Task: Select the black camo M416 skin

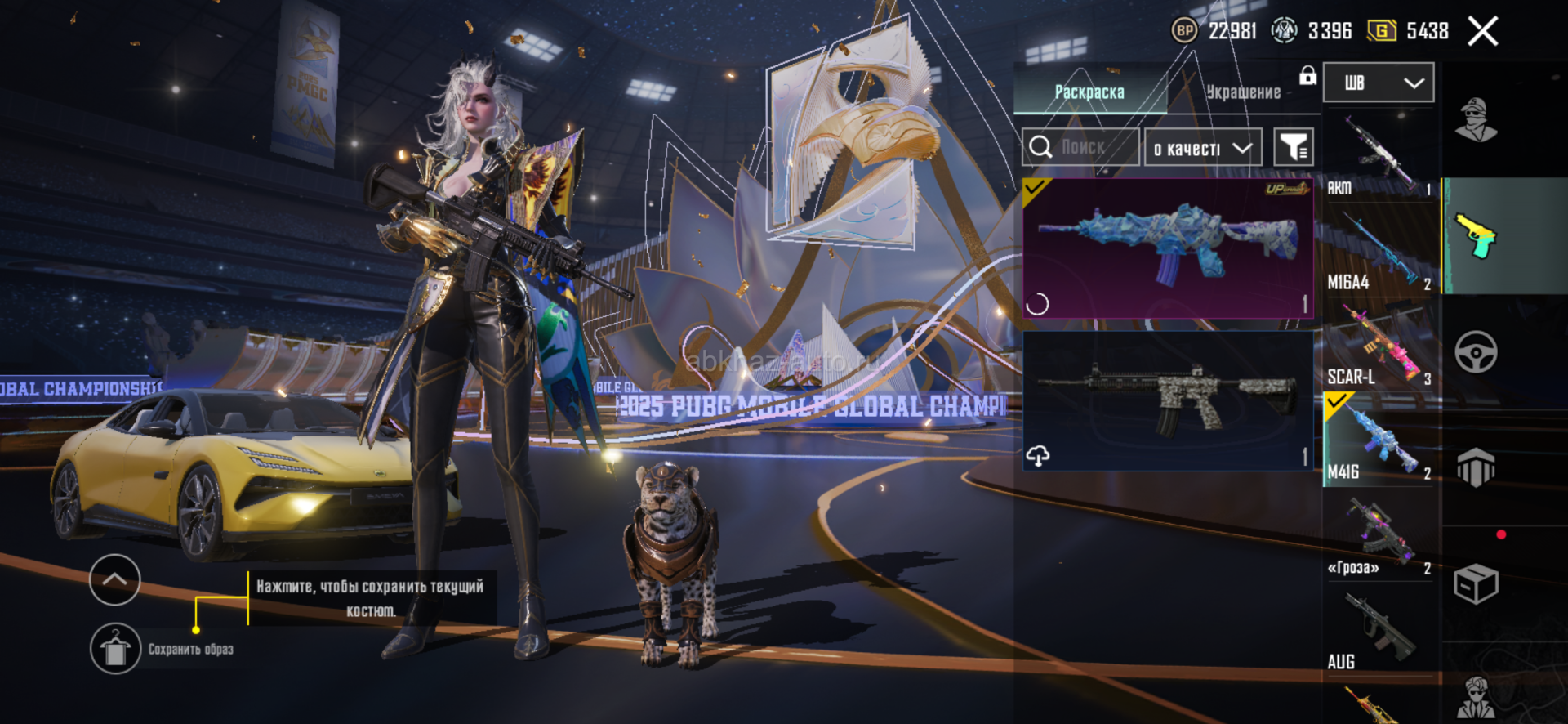Action: 1167,400
